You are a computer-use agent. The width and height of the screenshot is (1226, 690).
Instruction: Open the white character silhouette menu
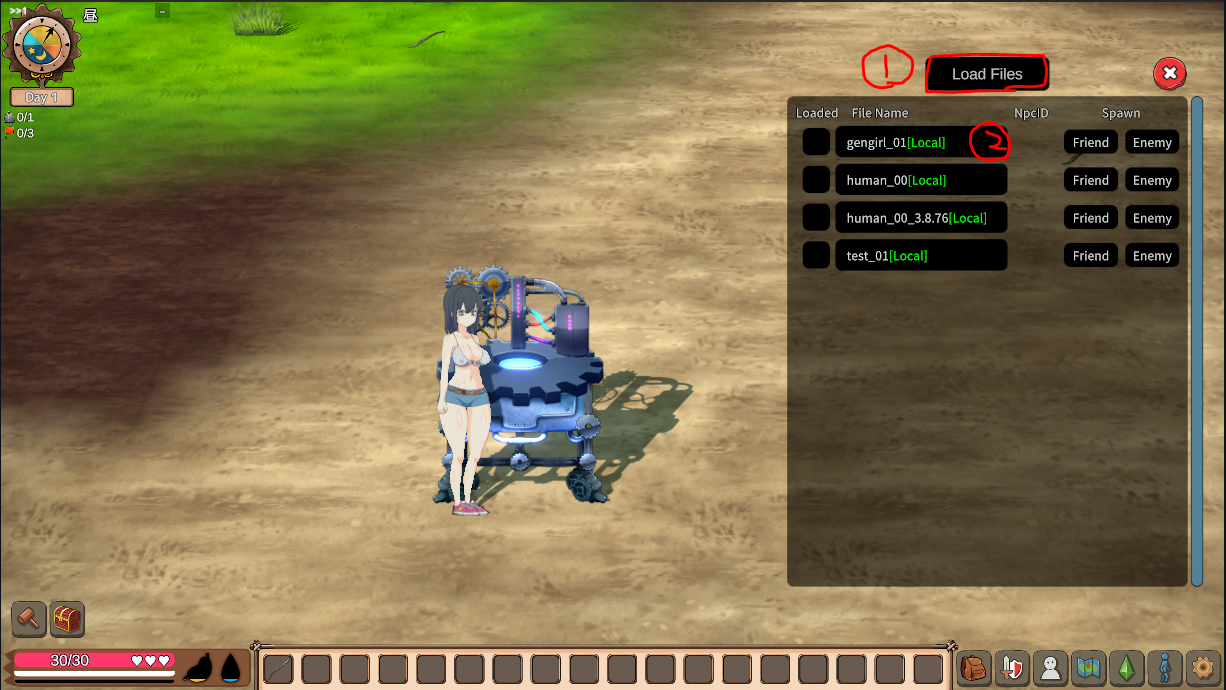(x=1050, y=667)
